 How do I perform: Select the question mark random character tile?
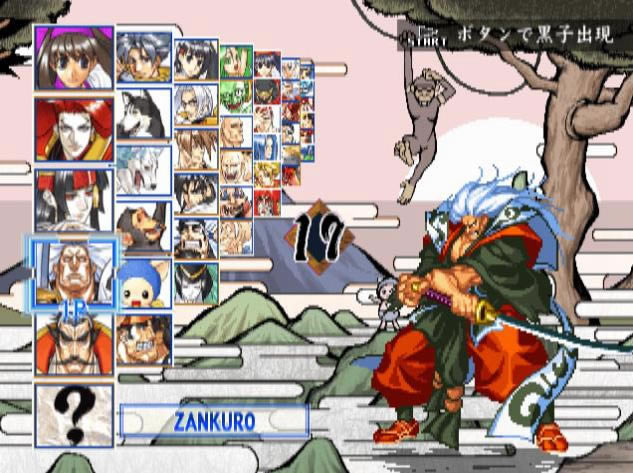point(73,413)
